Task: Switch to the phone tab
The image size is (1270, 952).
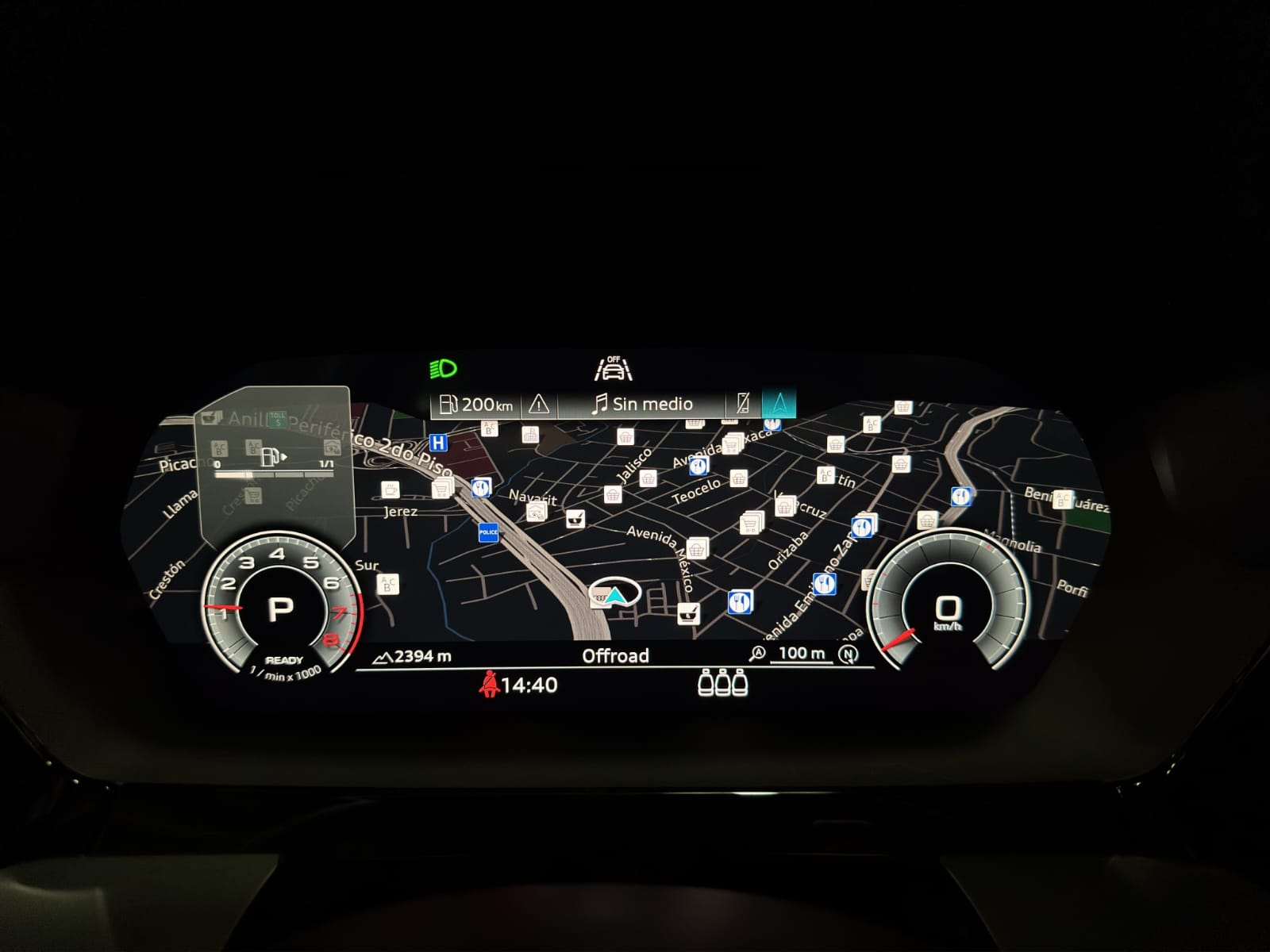Action: pyautogui.click(x=743, y=404)
